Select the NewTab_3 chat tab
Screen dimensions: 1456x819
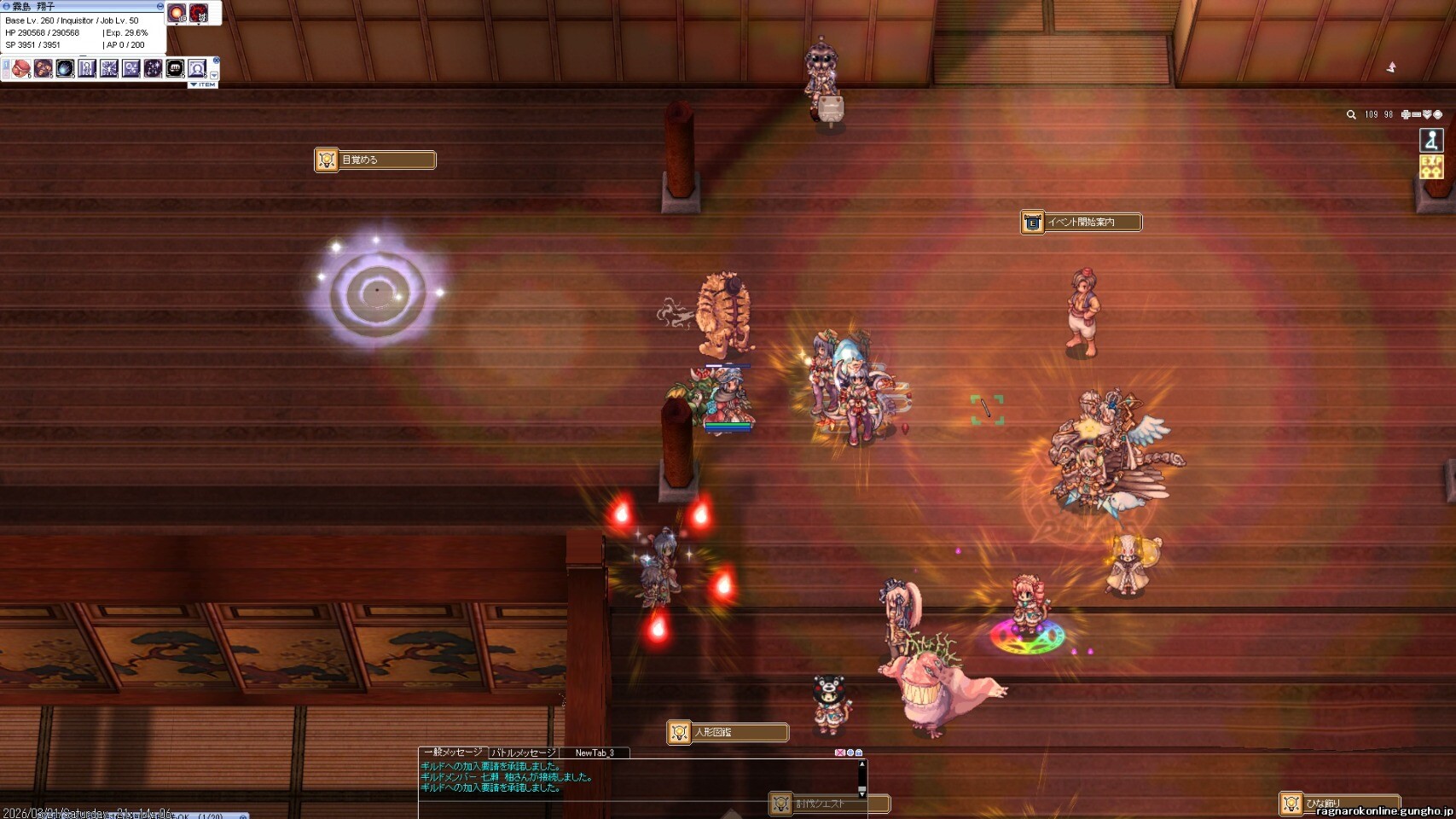(595, 752)
